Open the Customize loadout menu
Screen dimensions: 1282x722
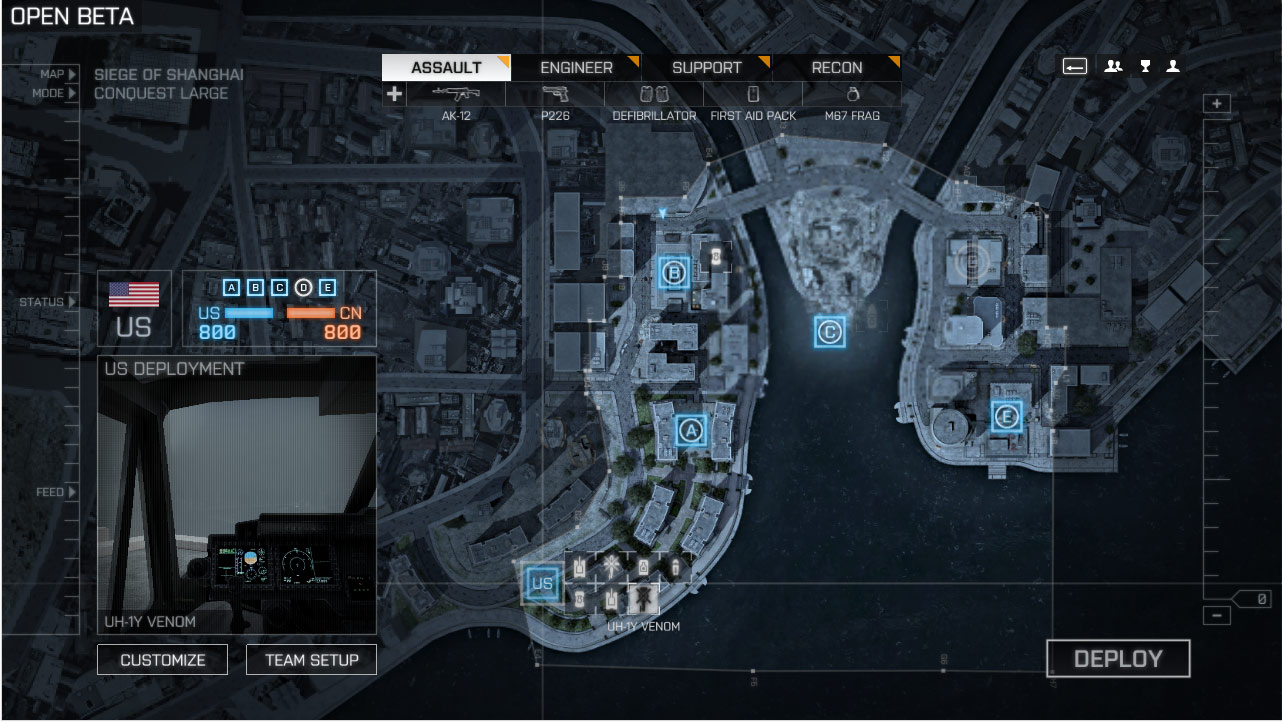pos(162,660)
